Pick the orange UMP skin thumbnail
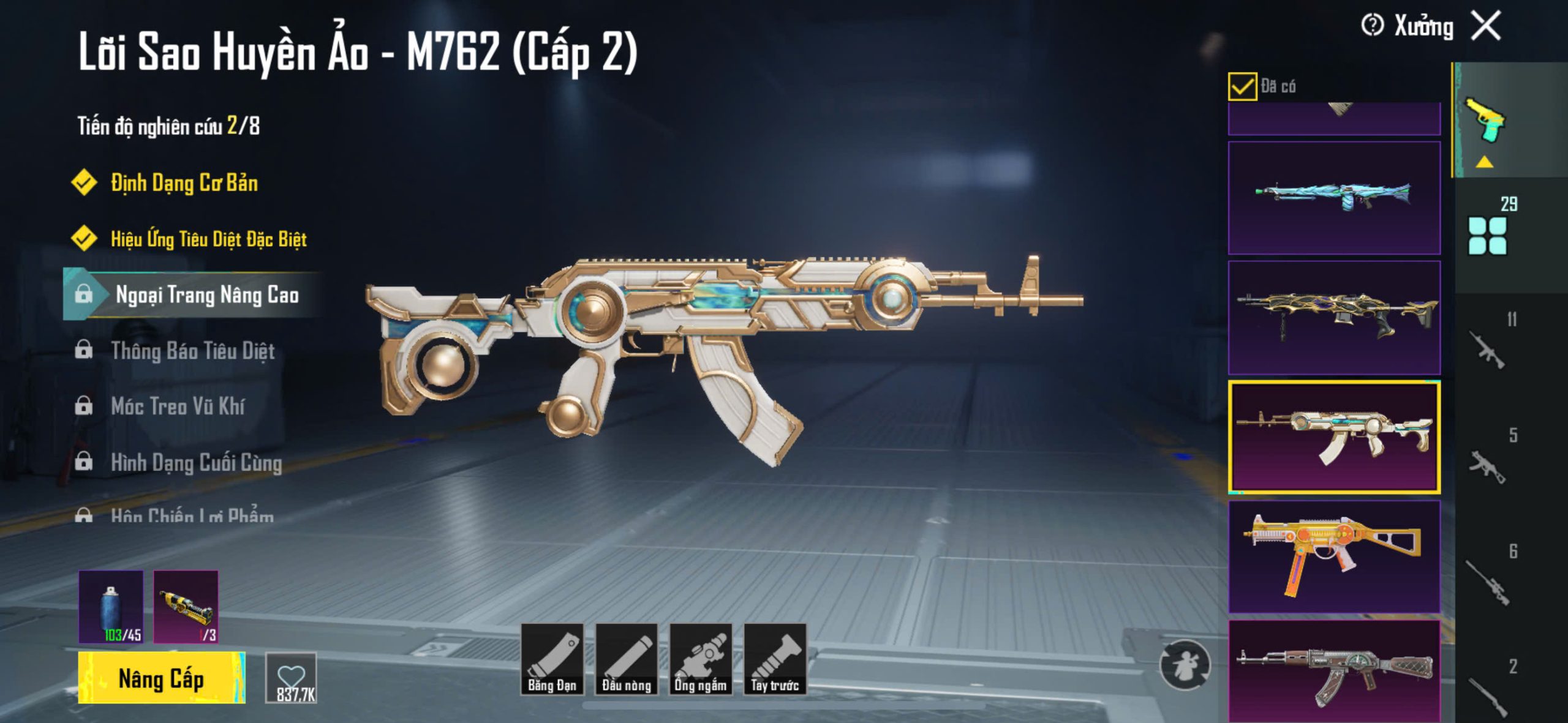This screenshot has height=723, width=1568. click(x=1334, y=556)
